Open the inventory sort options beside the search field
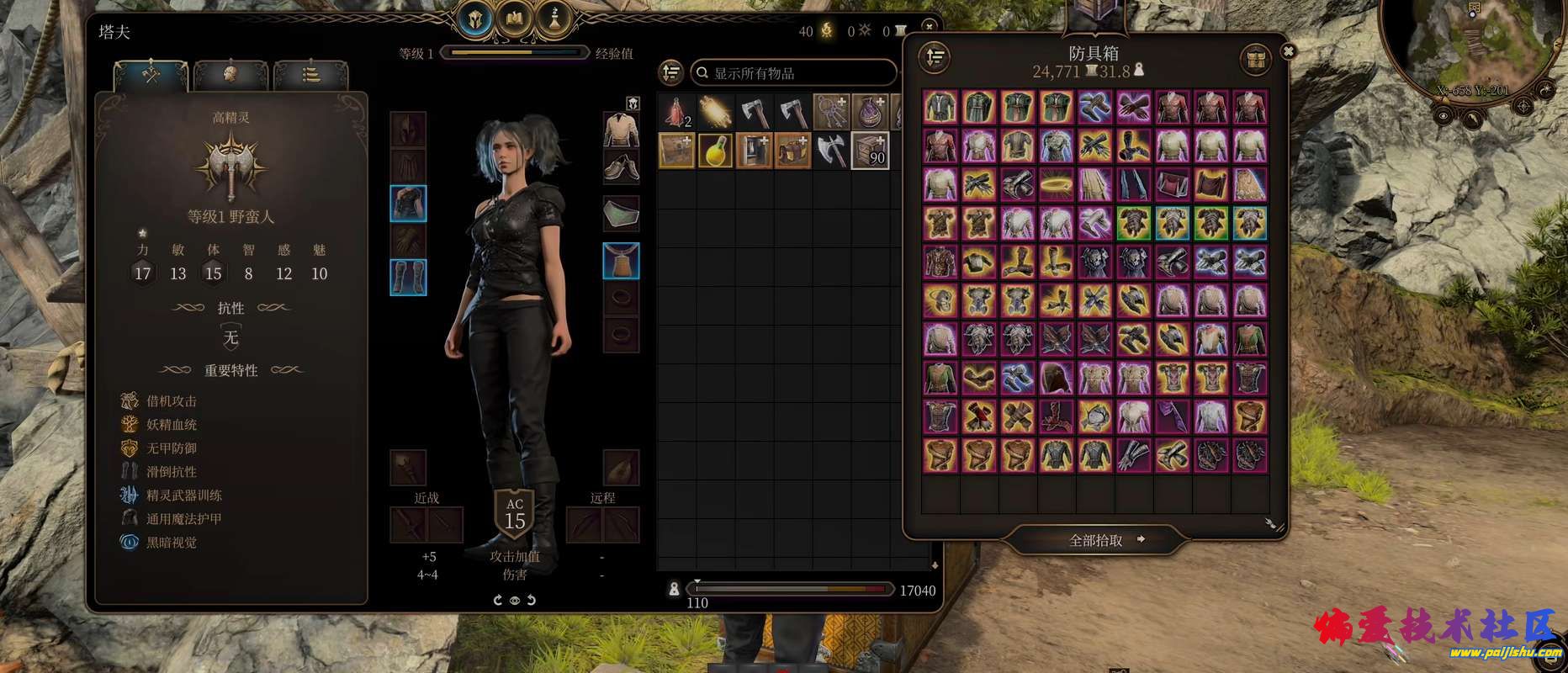 [670, 72]
